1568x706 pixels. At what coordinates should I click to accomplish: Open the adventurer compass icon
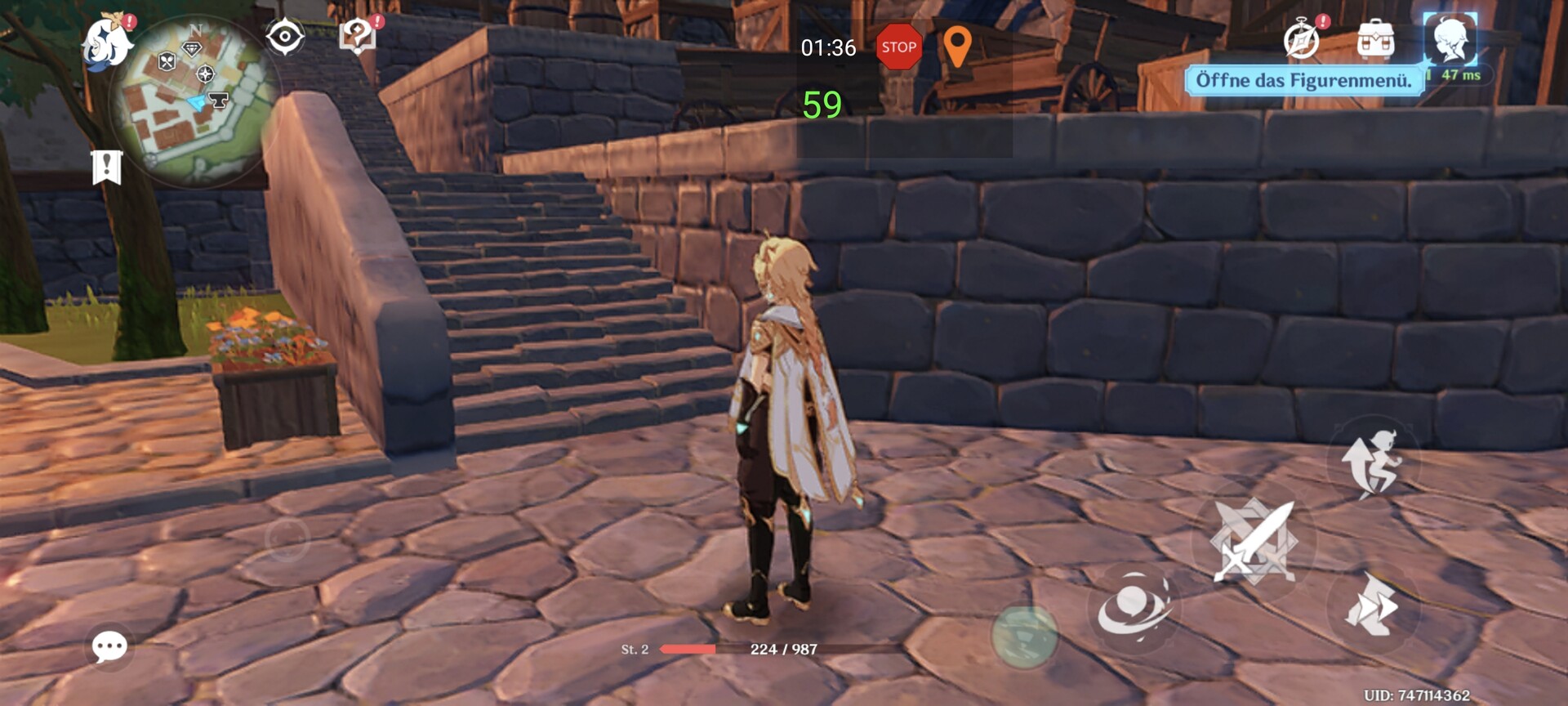(x=1301, y=39)
